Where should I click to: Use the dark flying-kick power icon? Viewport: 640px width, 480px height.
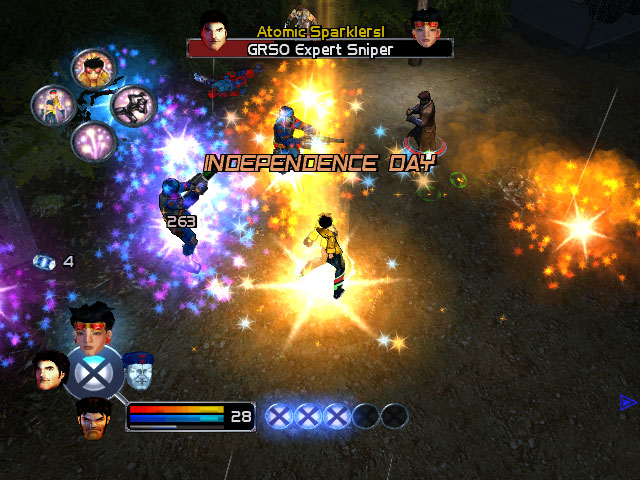click(130, 106)
